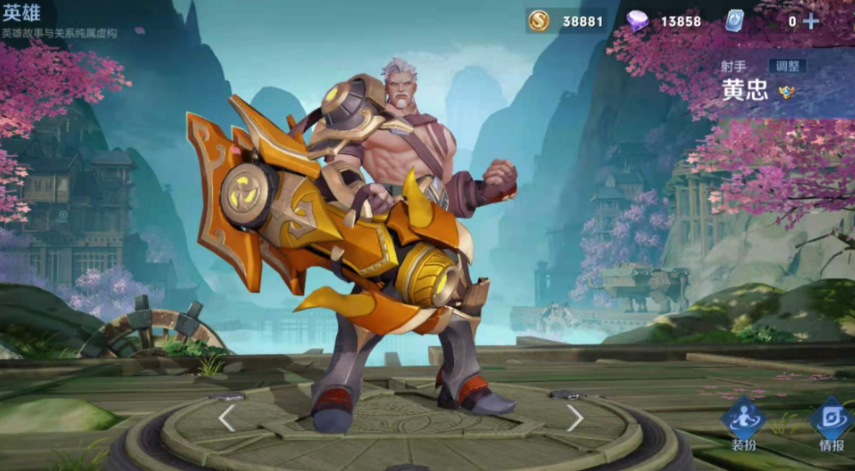Open the 装扮 dress-up menu

coord(743,423)
